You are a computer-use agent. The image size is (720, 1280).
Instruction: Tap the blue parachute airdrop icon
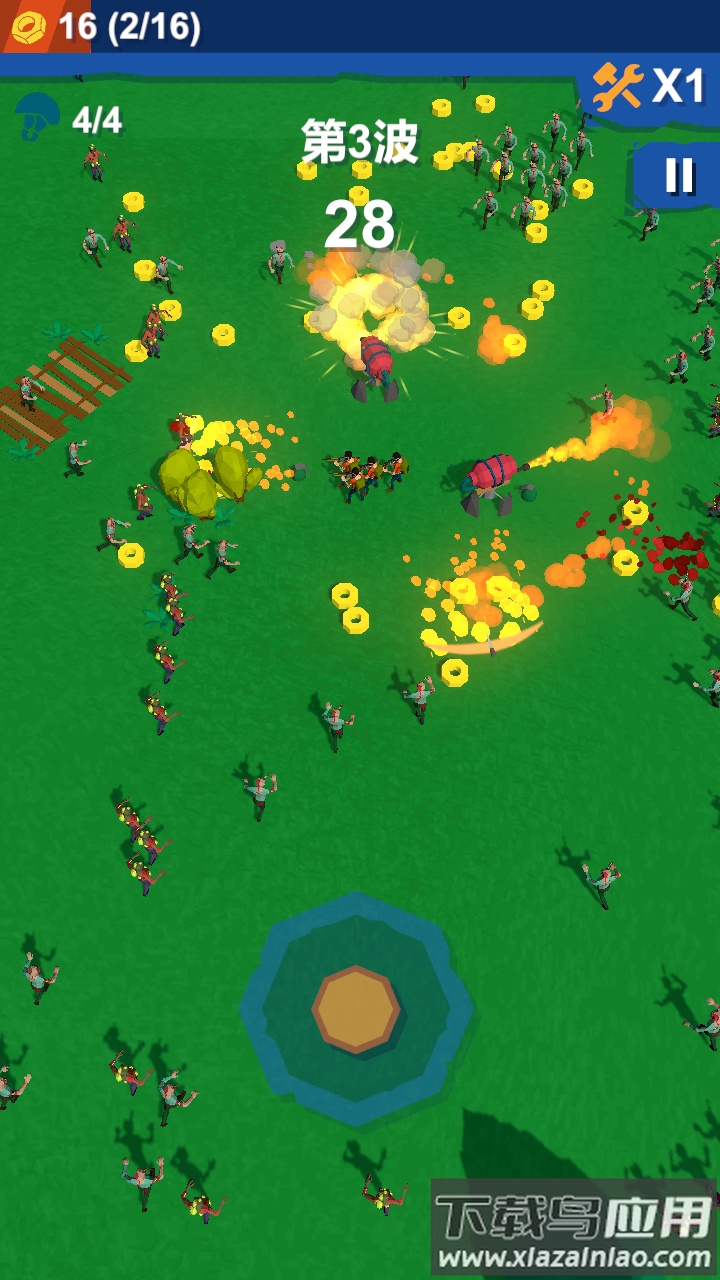coord(38,118)
